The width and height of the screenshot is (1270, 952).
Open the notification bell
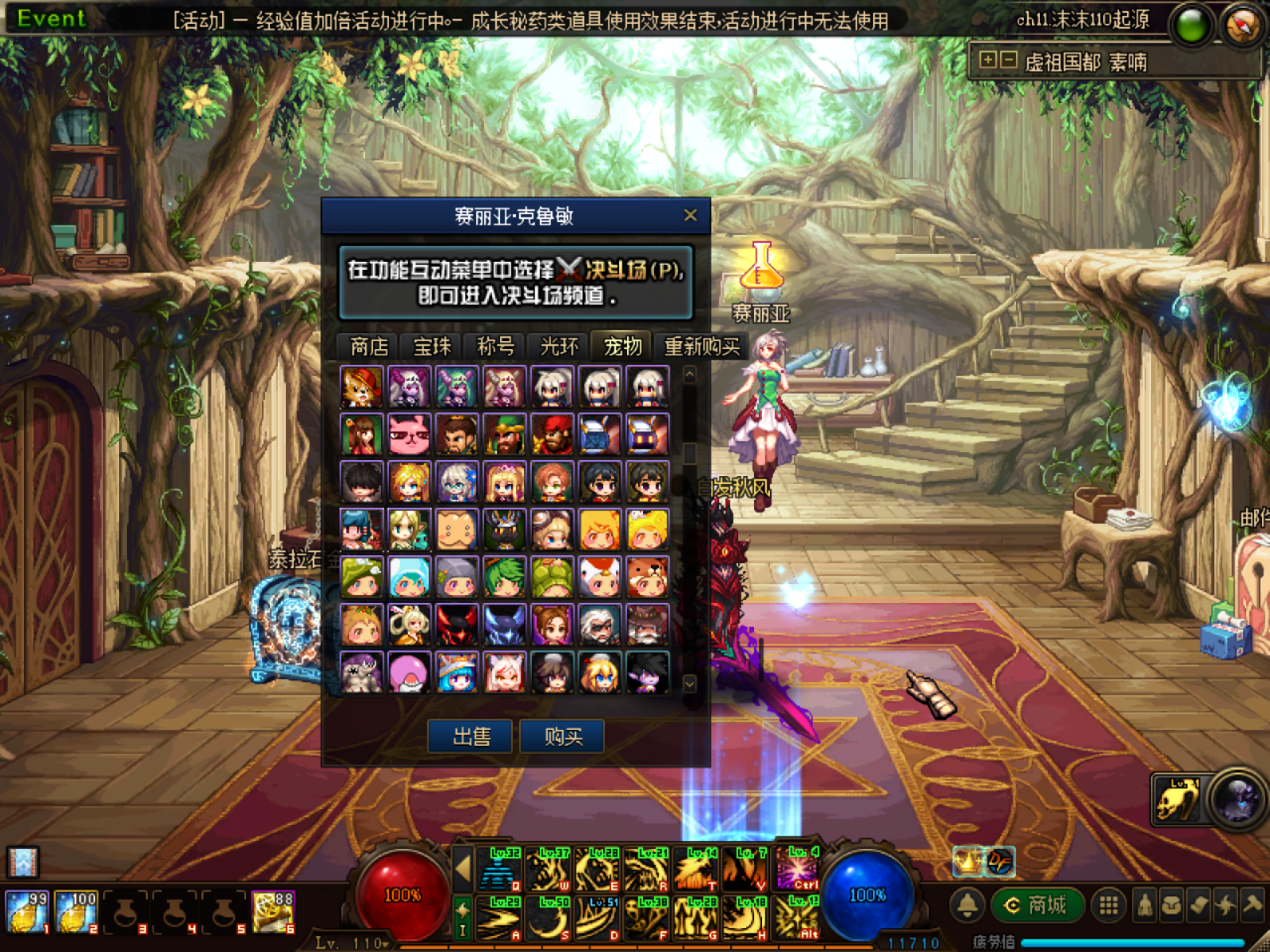click(968, 905)
